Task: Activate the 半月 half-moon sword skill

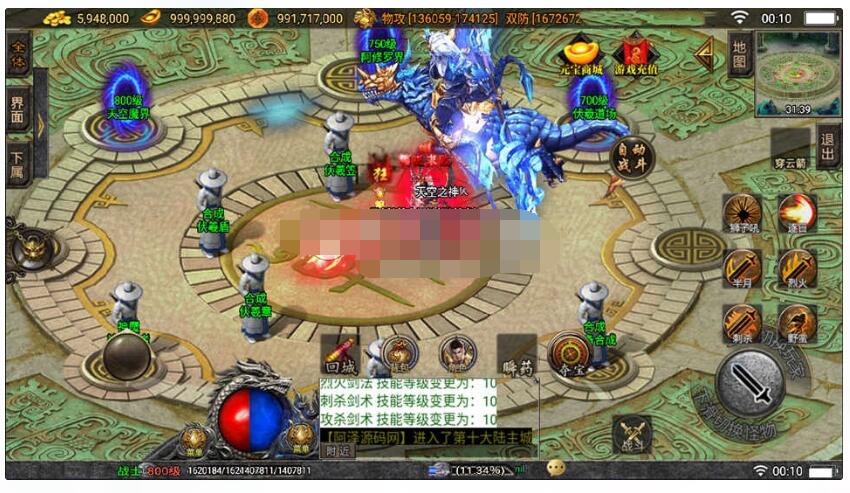Action: [742, 269]
